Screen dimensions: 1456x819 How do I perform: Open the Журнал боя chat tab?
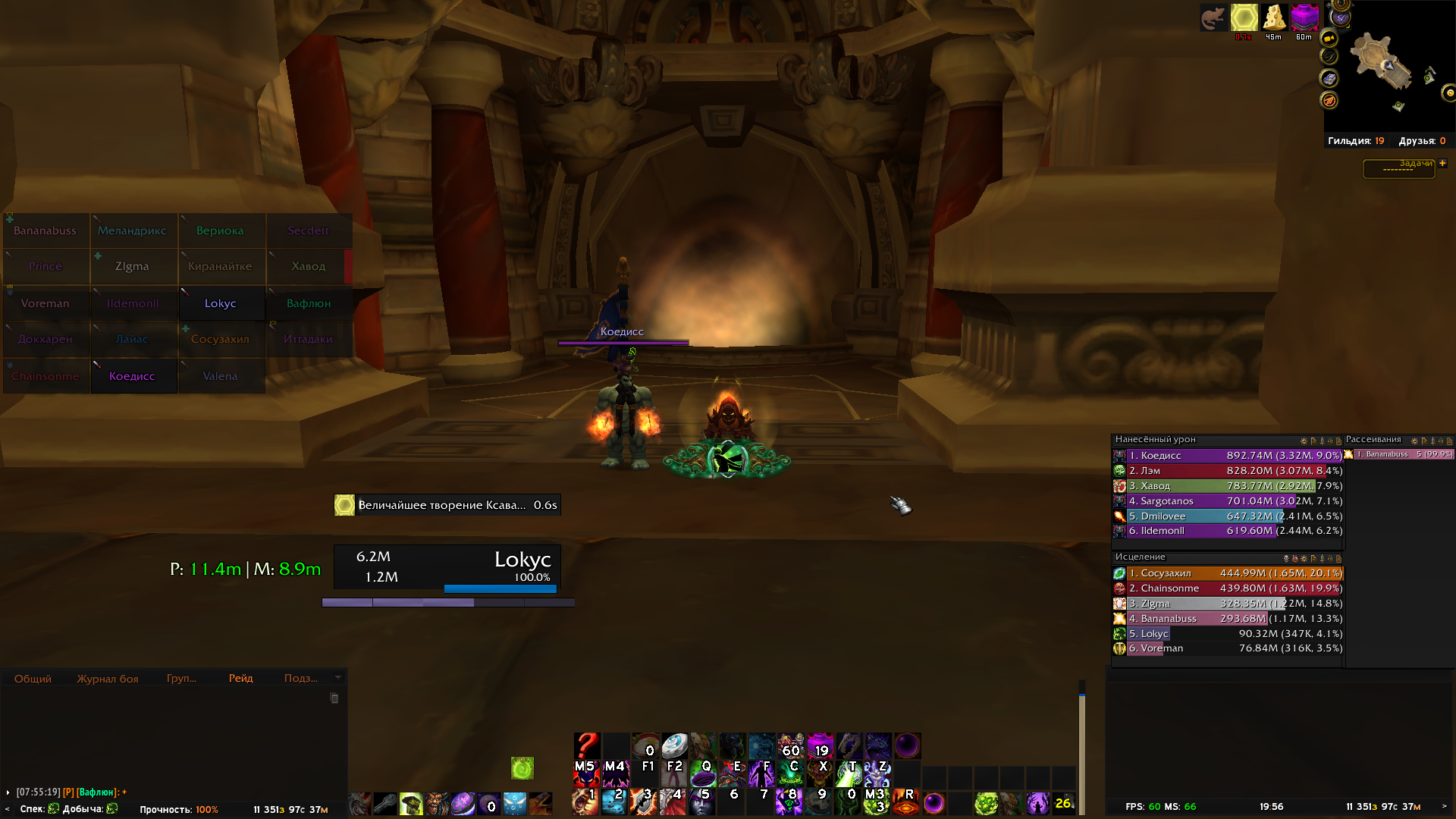click(108, 679)
